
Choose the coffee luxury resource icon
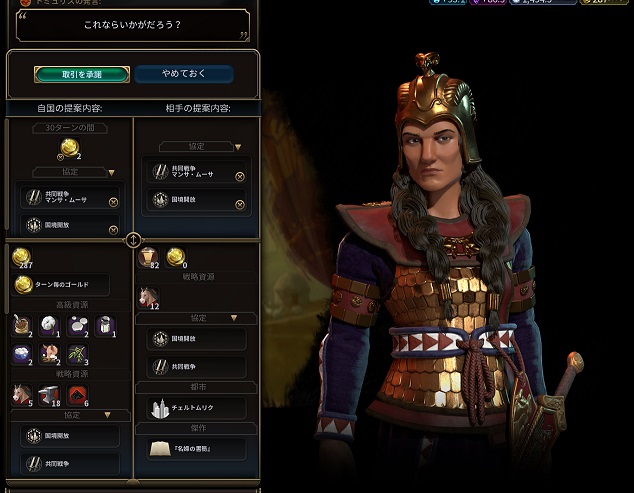click(x=23, y=325)
